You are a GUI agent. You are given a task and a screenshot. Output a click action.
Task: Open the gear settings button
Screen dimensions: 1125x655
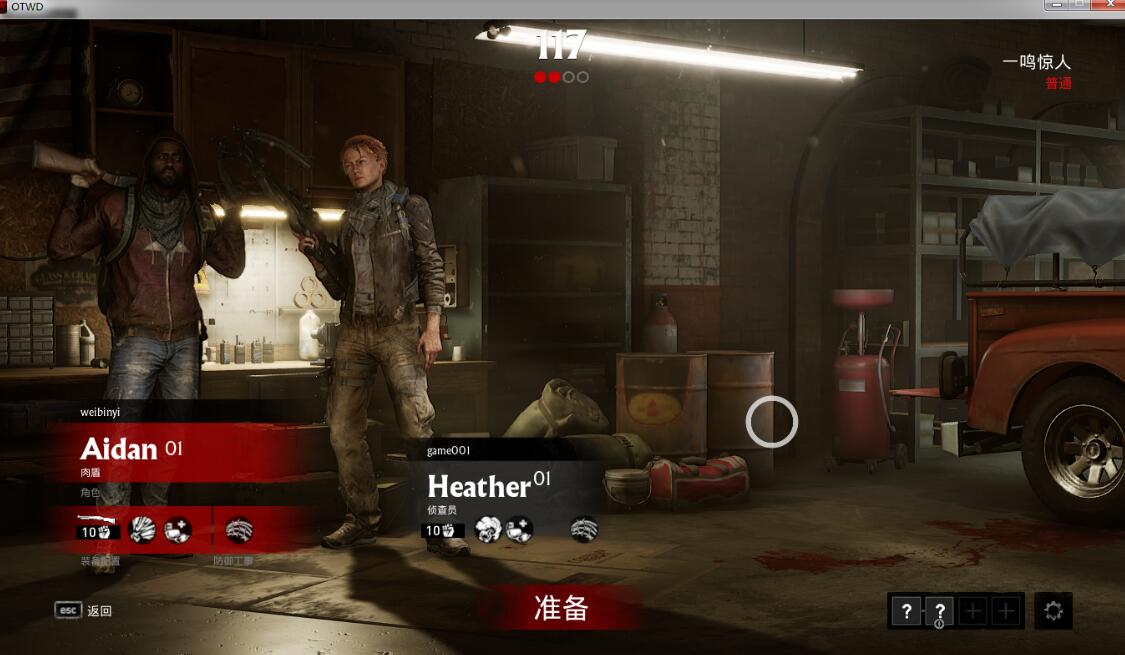pyautogui.click(x=1053, y=611)
